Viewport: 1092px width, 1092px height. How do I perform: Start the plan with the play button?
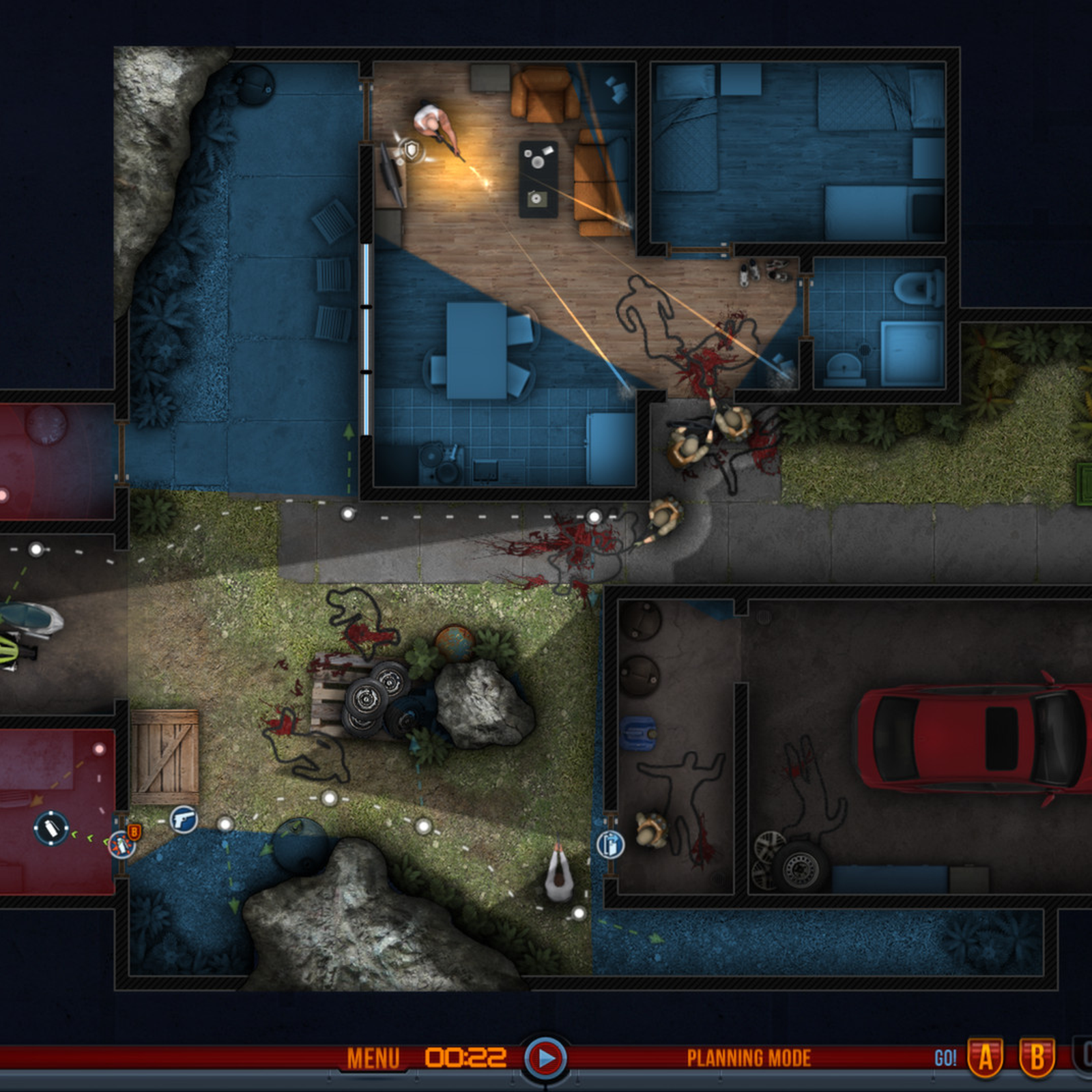click(x=545, y=1059)
